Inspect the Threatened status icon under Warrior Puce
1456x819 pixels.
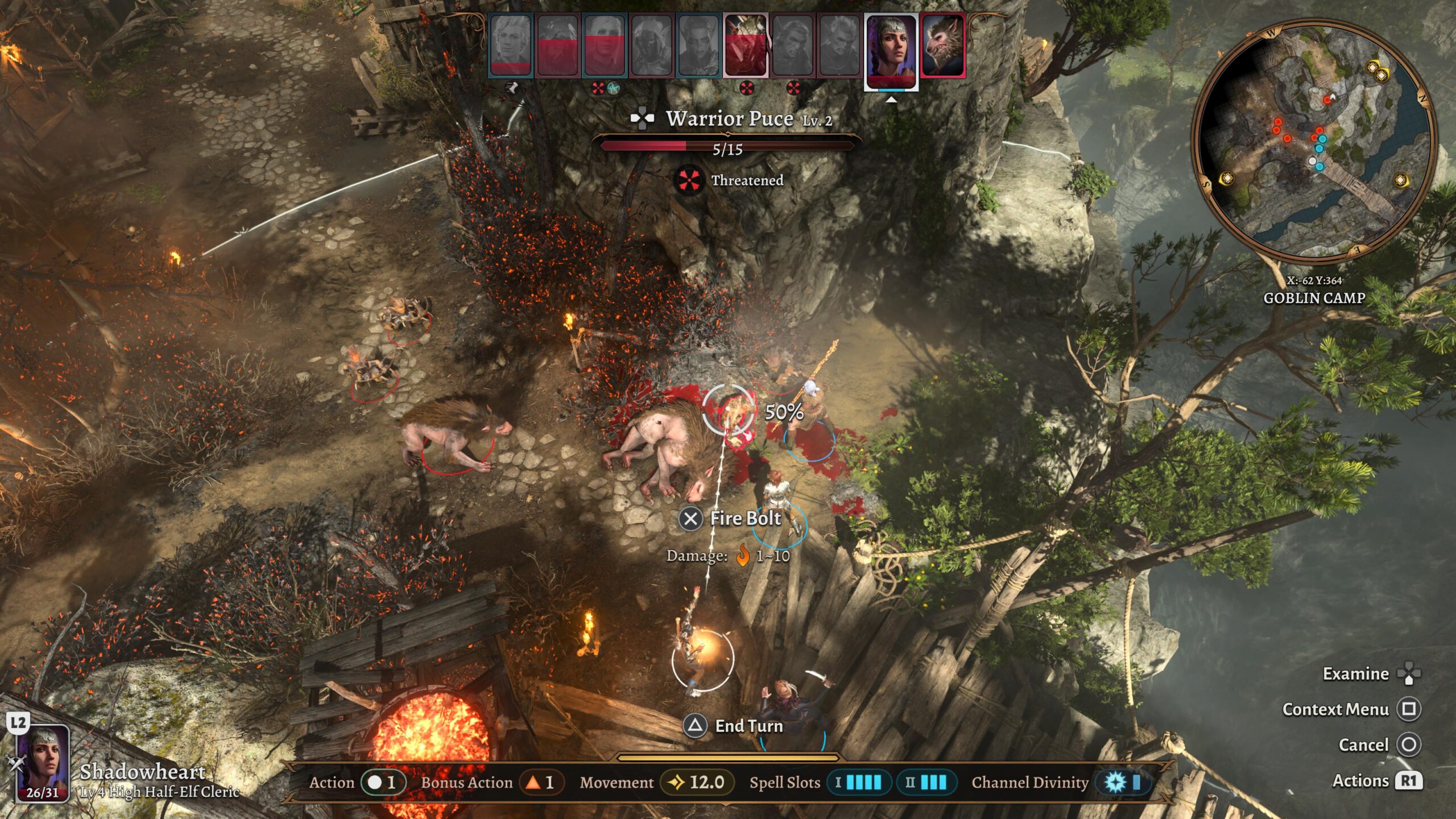pos(688,180)
